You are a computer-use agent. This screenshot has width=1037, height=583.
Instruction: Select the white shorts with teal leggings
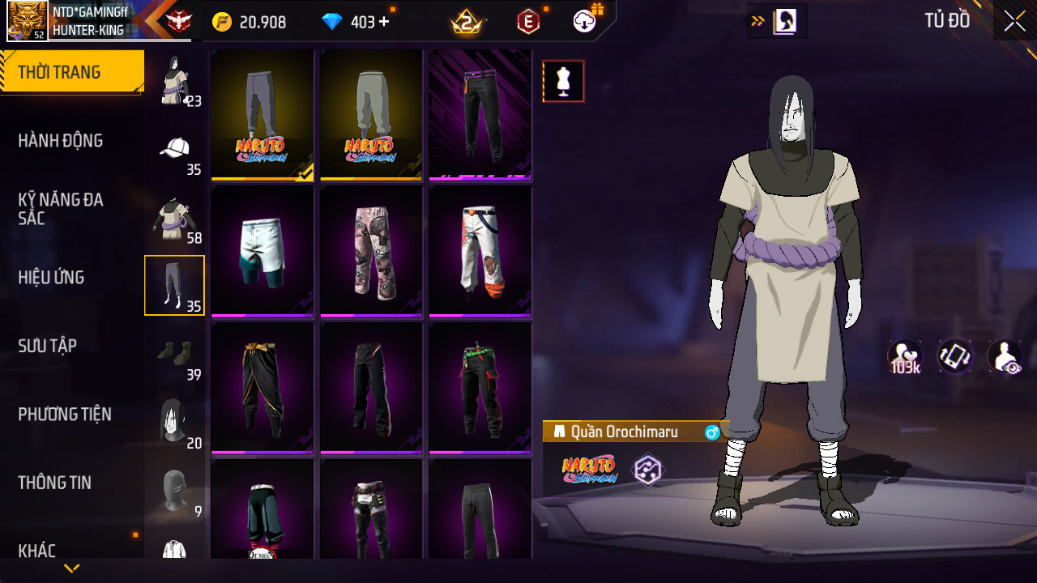264,250
